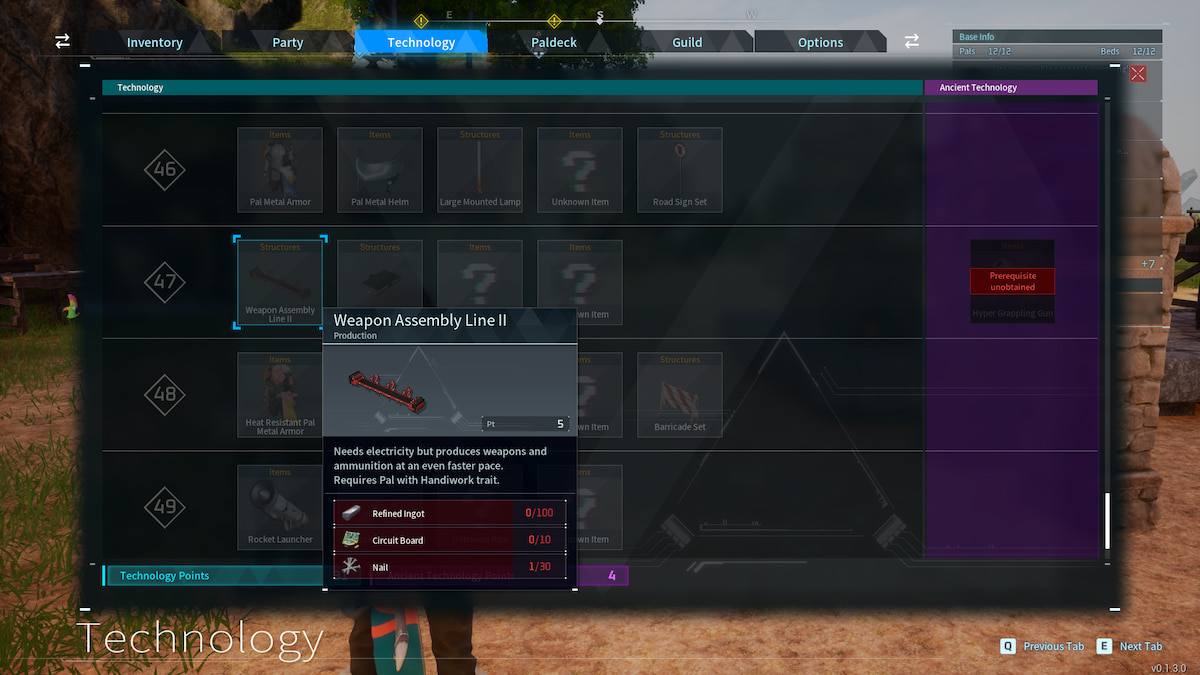Go to the Paldeck tab
The height and width of the screenshot is (675, 1200).
click(x=555, y=42)
